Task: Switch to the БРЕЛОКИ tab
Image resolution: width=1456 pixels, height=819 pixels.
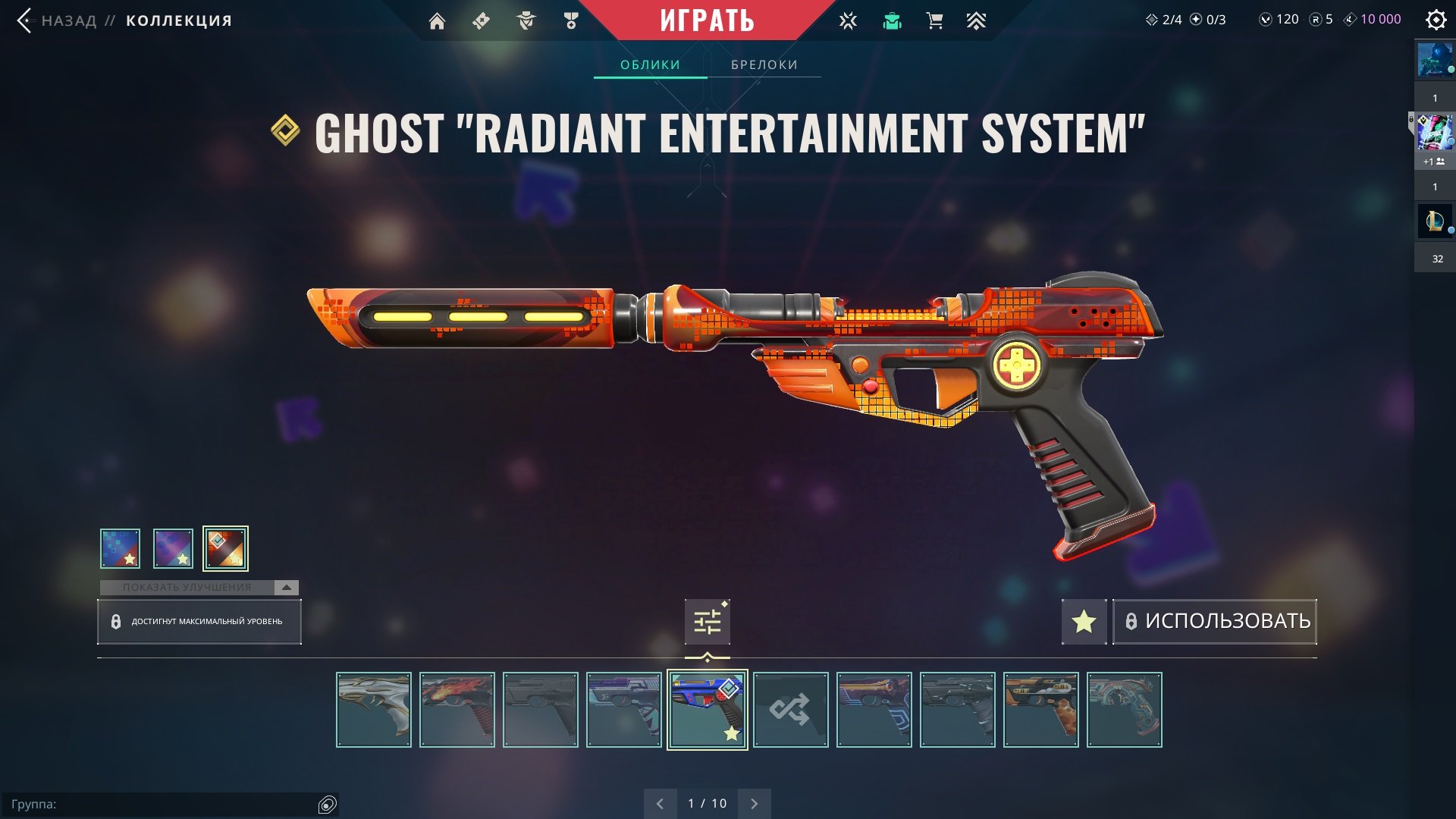Action: click(764, 65)
